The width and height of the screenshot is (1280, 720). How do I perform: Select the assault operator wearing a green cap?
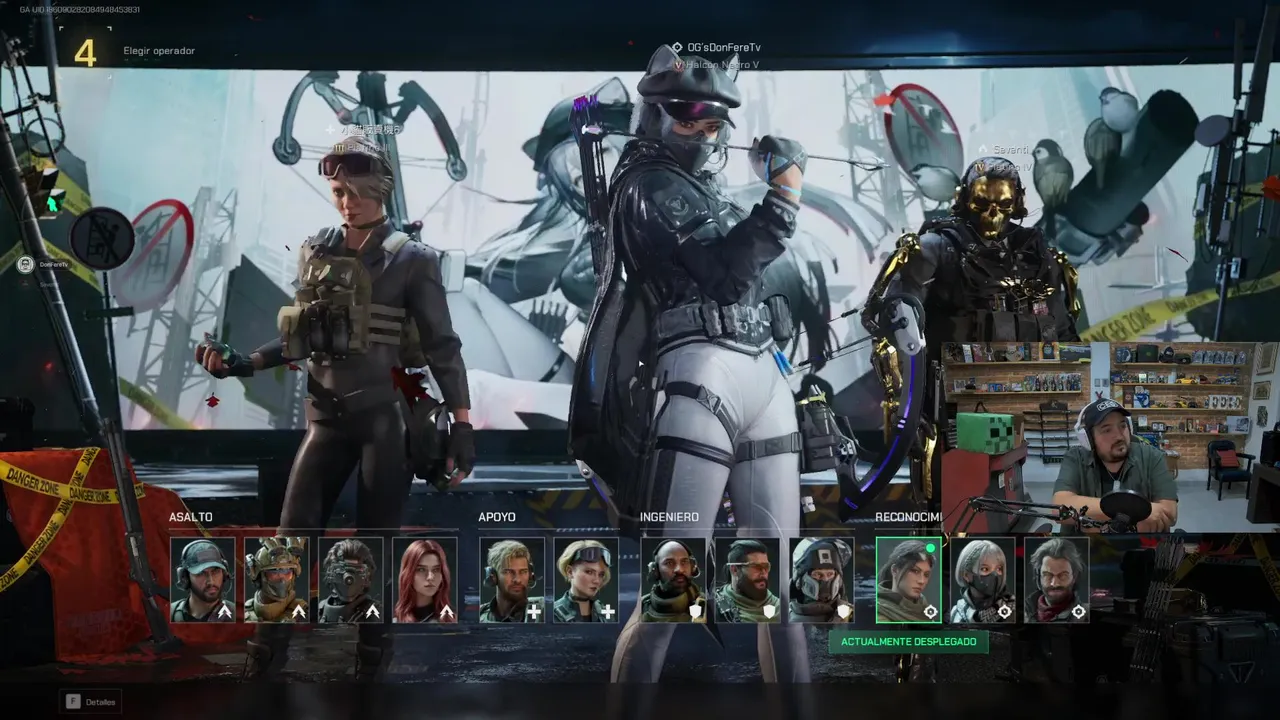[203, 580]
